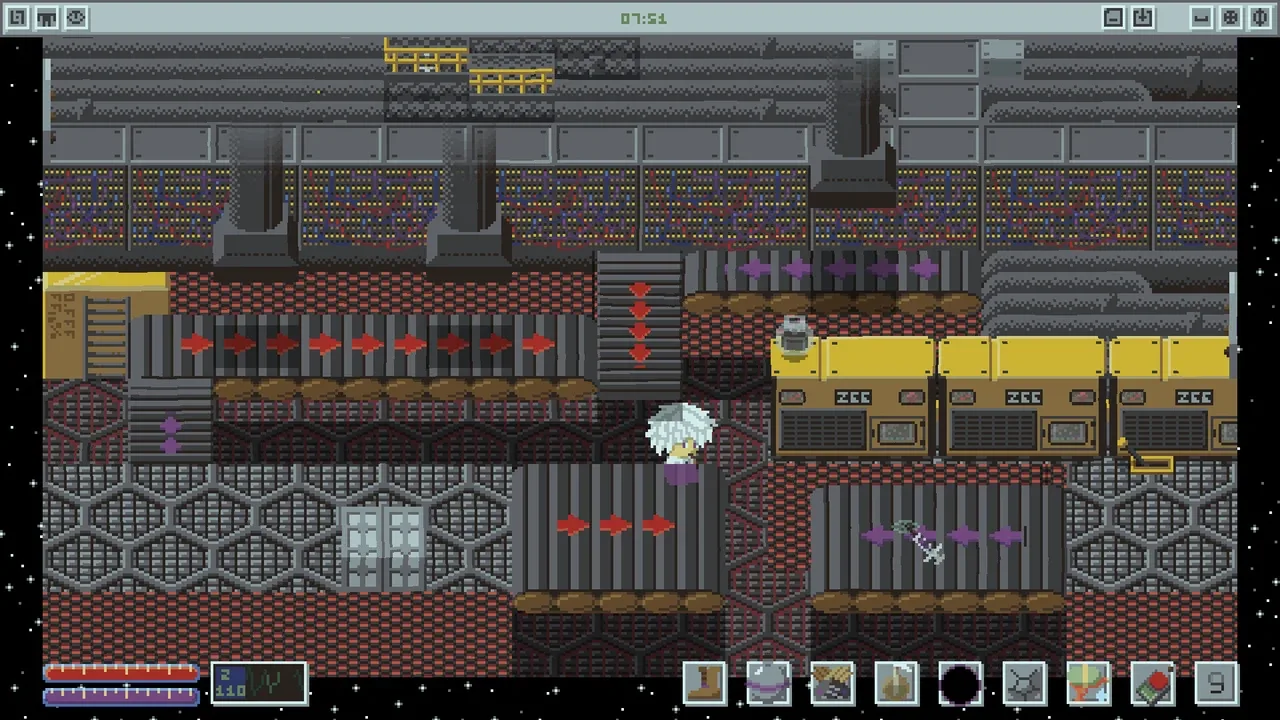The width and height of the screenshot is (1280, 720).
Task: Choose the green and orange tree item
Action: [x=1088, y=684]
